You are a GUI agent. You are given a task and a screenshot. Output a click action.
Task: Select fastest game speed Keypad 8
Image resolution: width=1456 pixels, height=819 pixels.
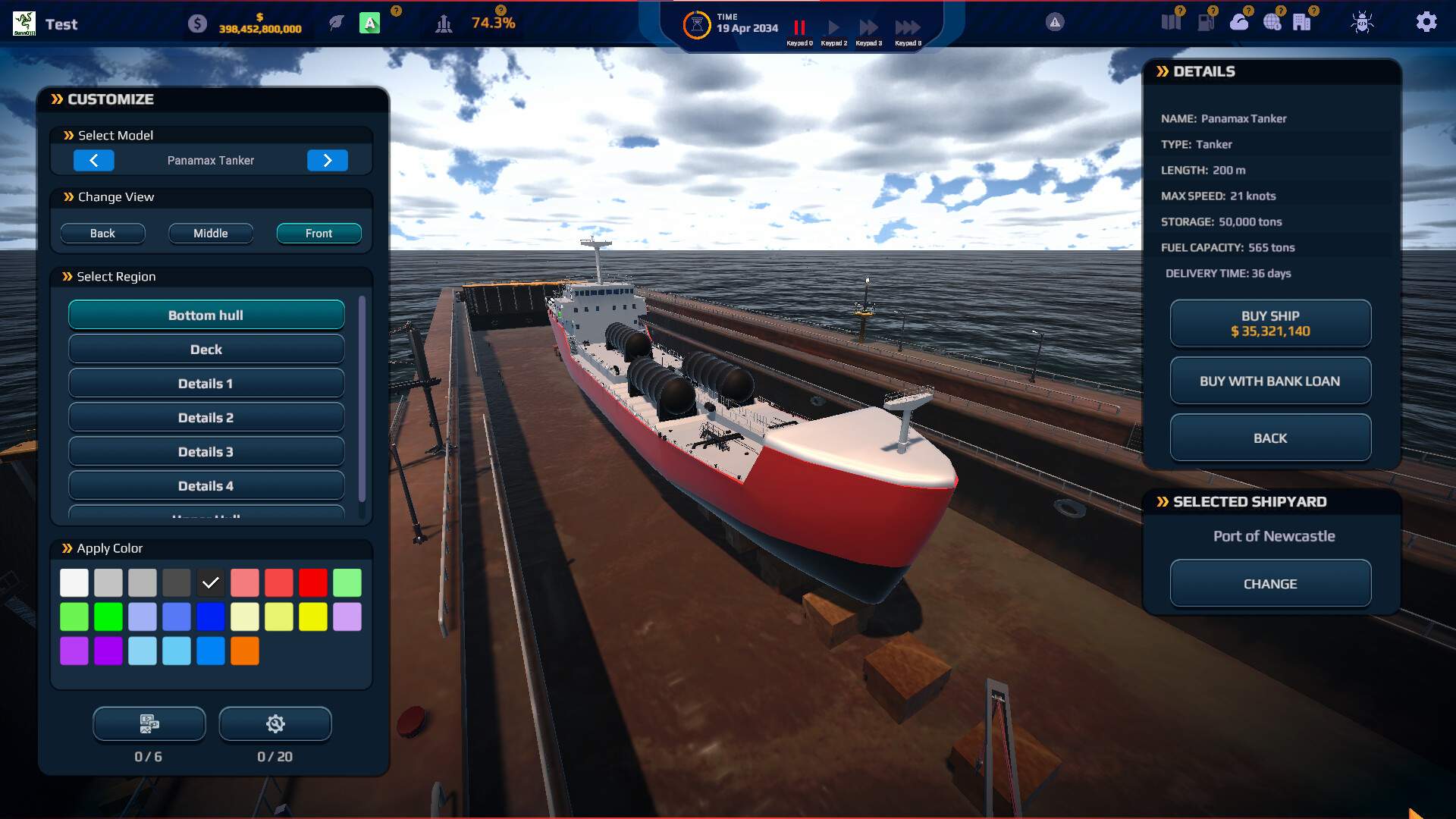tap(907, 27)
